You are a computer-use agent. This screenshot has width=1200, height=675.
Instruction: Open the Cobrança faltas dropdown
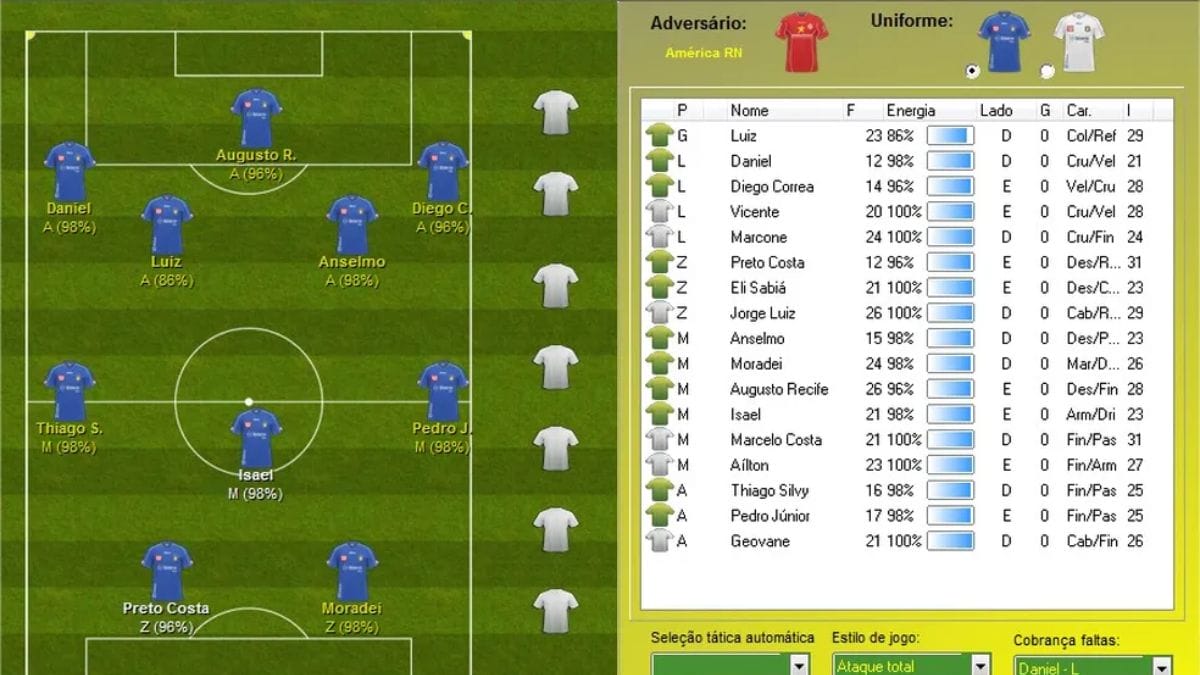click(1160, 667)
